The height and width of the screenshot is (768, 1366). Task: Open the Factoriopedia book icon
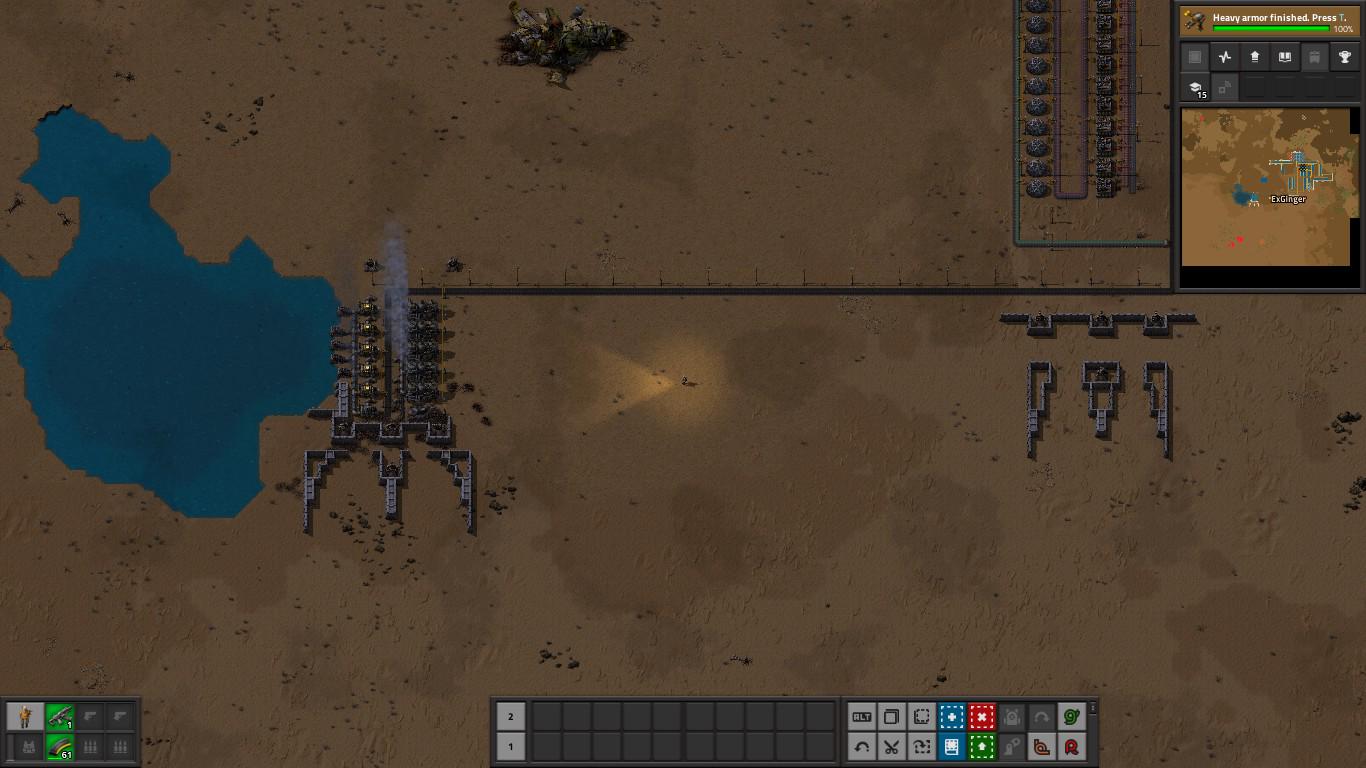pos(1285,57)
